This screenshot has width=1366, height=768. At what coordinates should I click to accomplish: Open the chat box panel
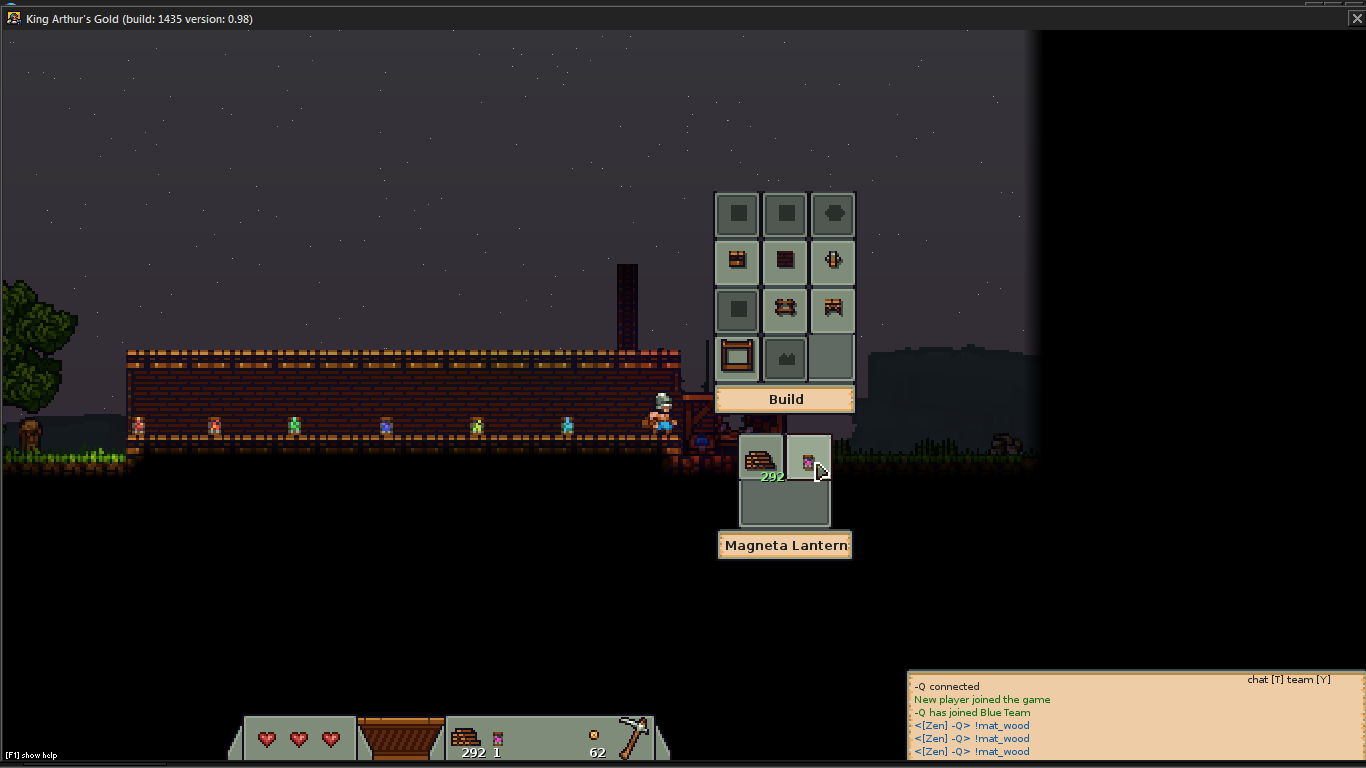1135,716
